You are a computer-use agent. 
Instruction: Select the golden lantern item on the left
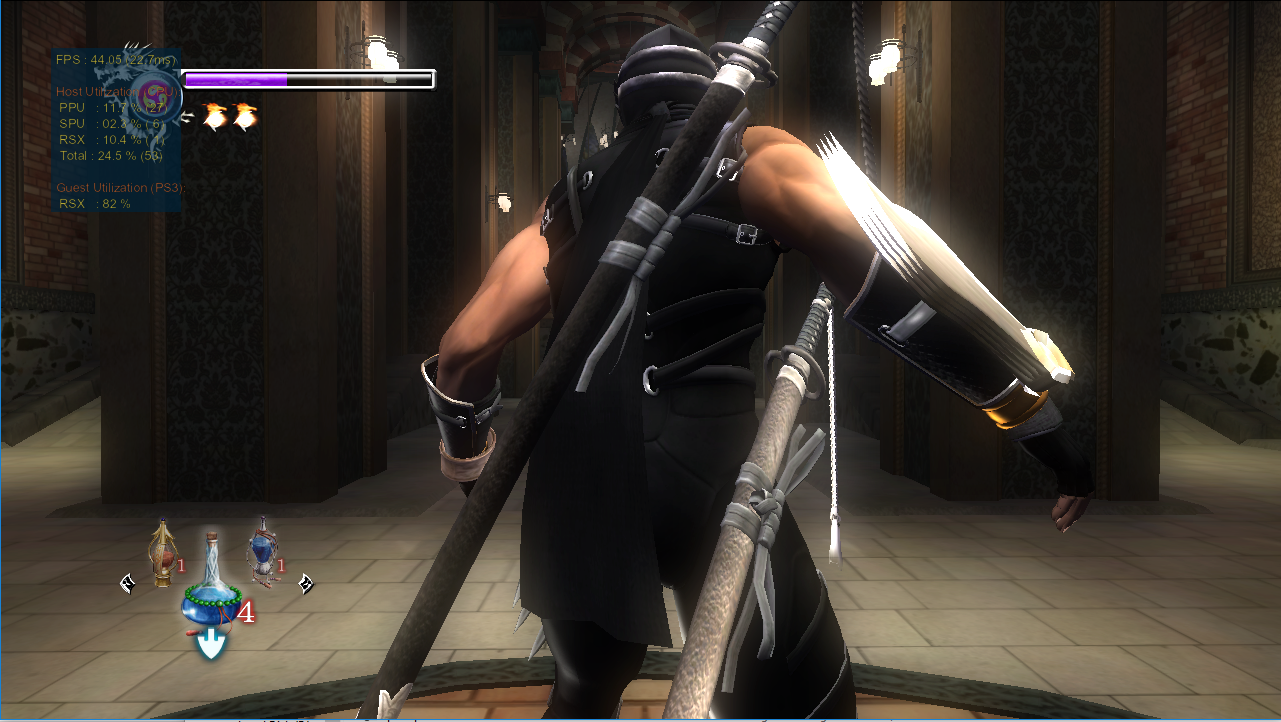point(160,557)
